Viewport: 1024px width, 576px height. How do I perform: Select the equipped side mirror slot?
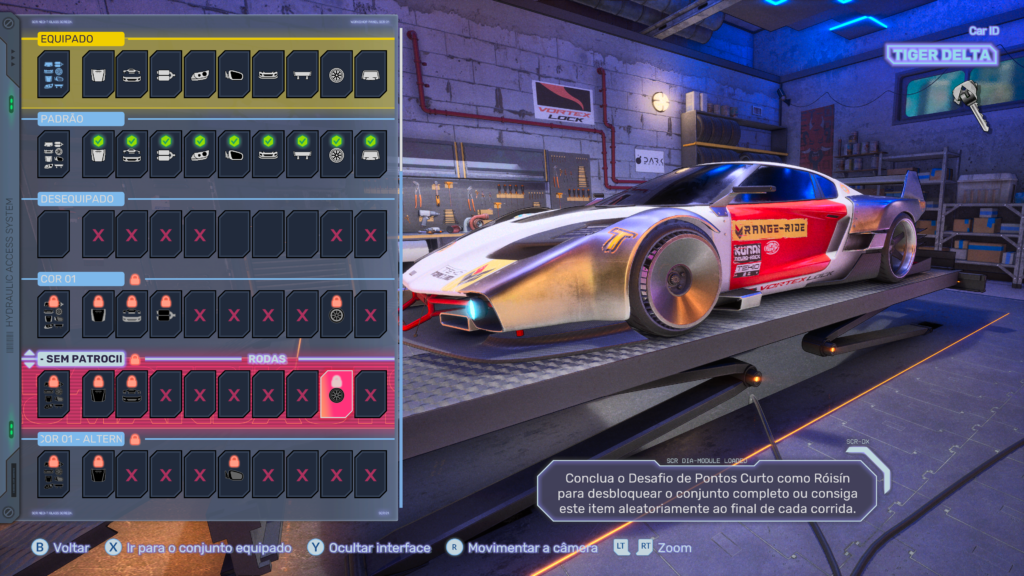[234, 74]
